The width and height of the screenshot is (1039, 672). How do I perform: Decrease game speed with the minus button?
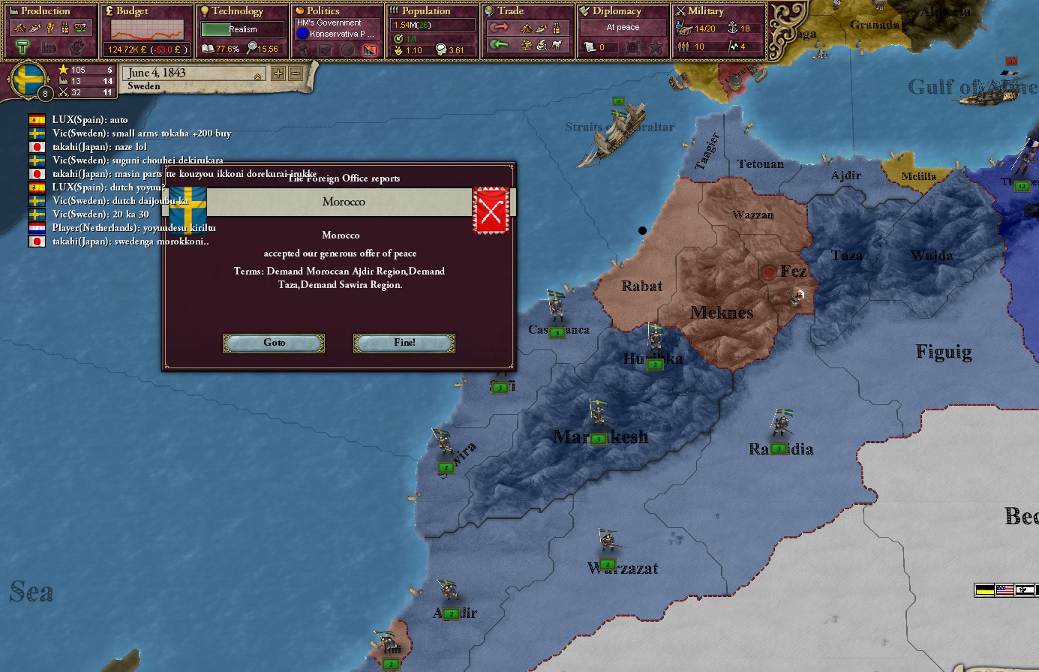point(295,73)
